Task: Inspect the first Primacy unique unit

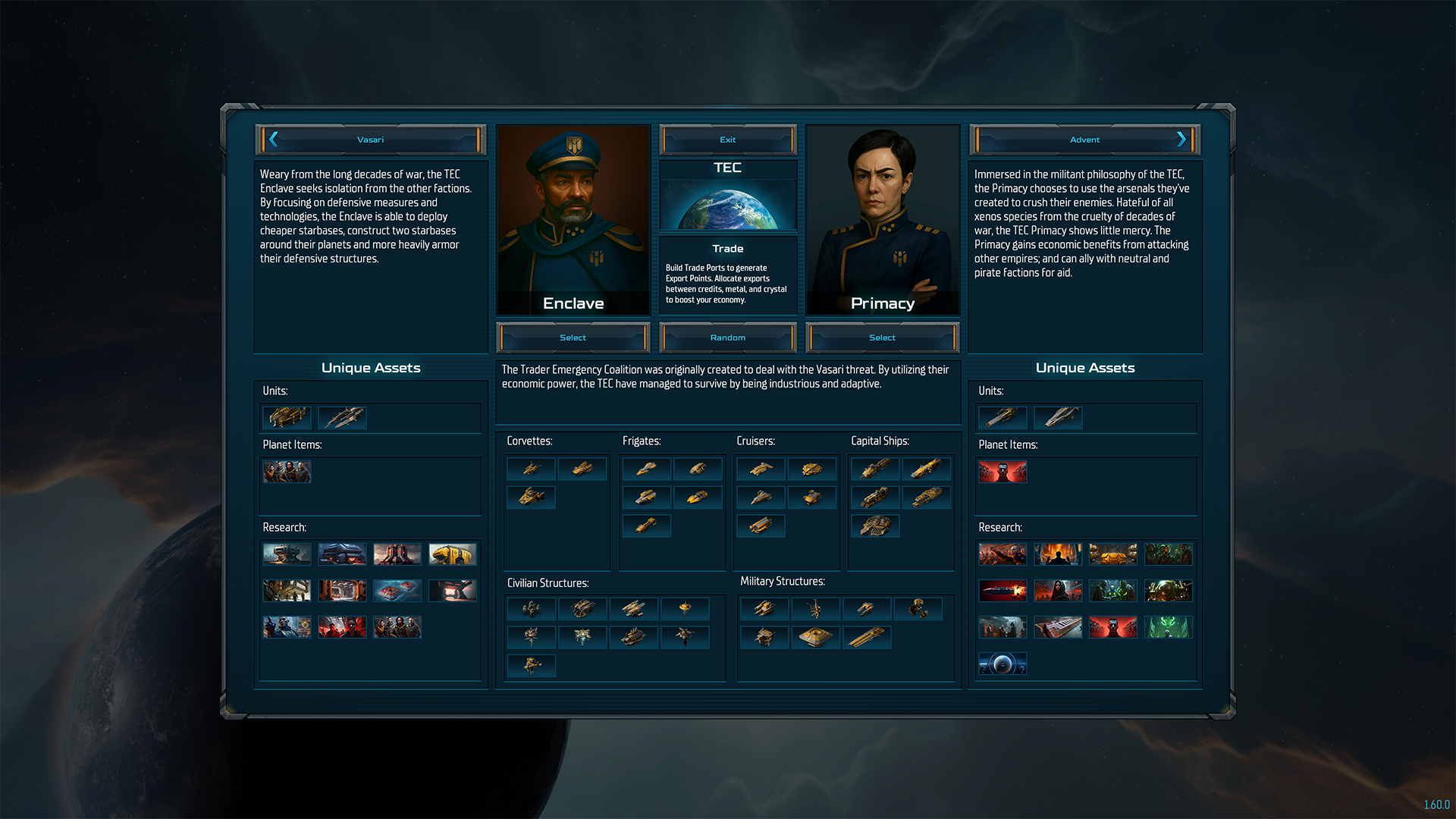Action: coord(1003,417)
